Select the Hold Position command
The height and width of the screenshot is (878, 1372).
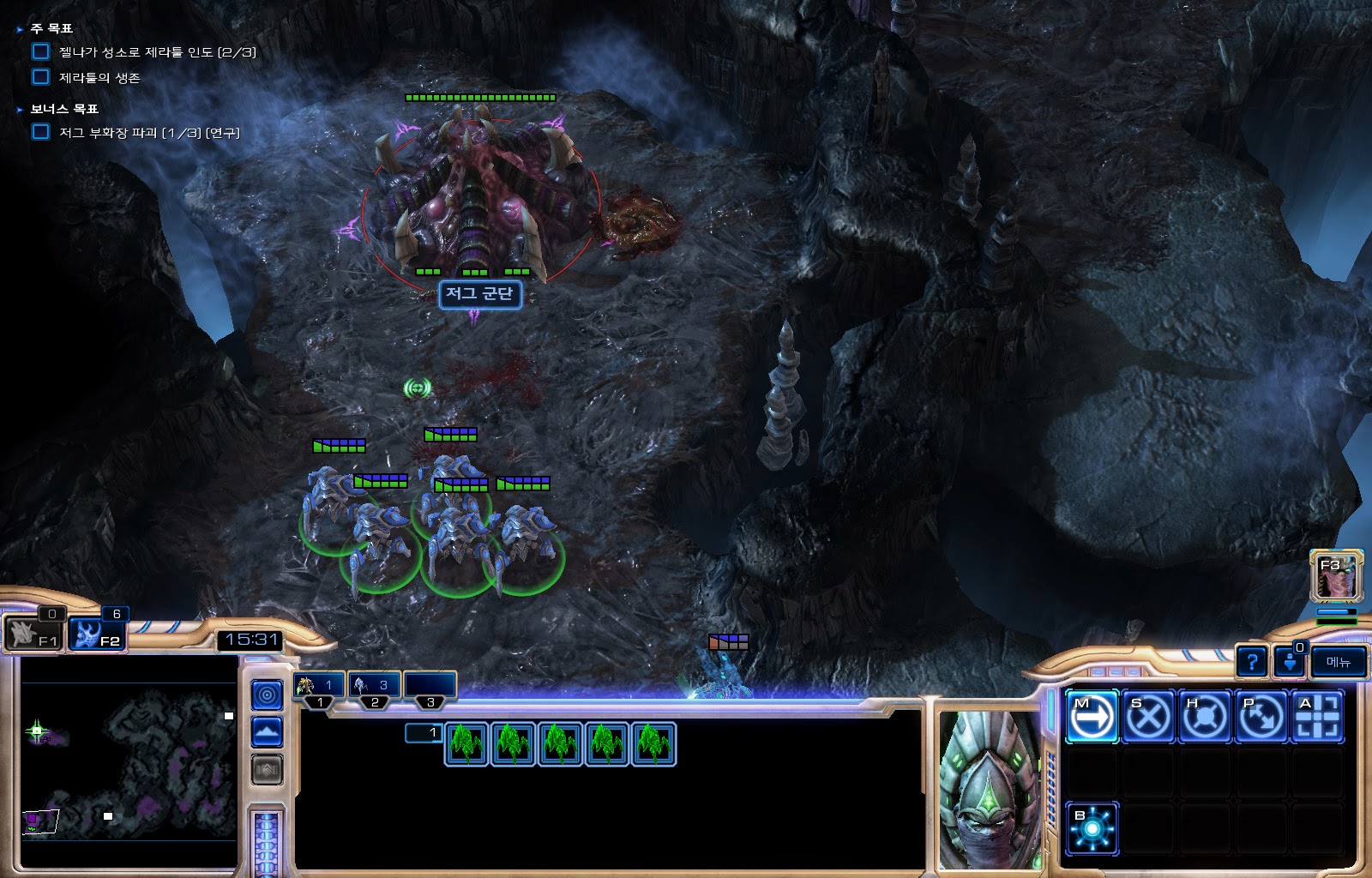point(1204,716)
